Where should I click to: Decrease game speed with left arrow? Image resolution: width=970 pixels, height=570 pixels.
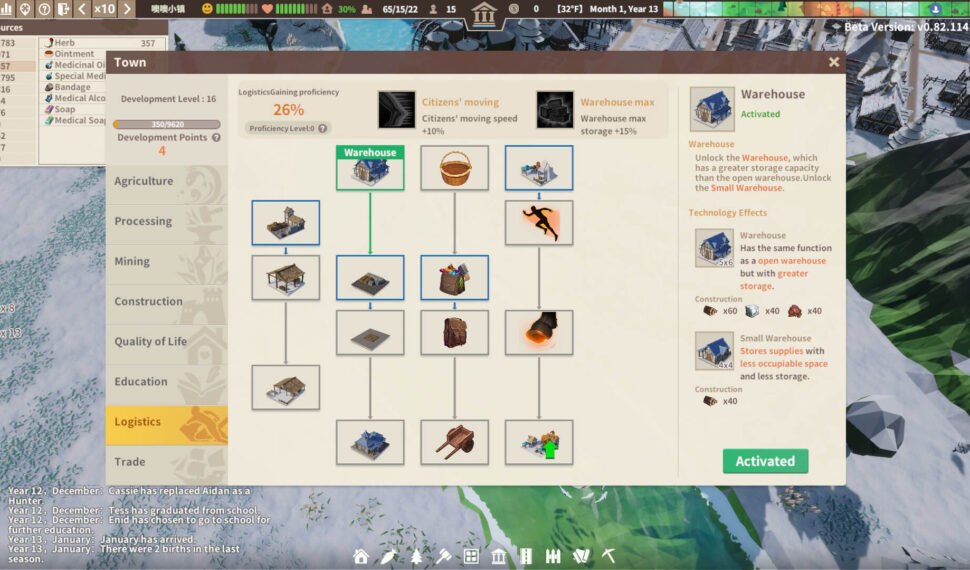[x=82, y=9]
